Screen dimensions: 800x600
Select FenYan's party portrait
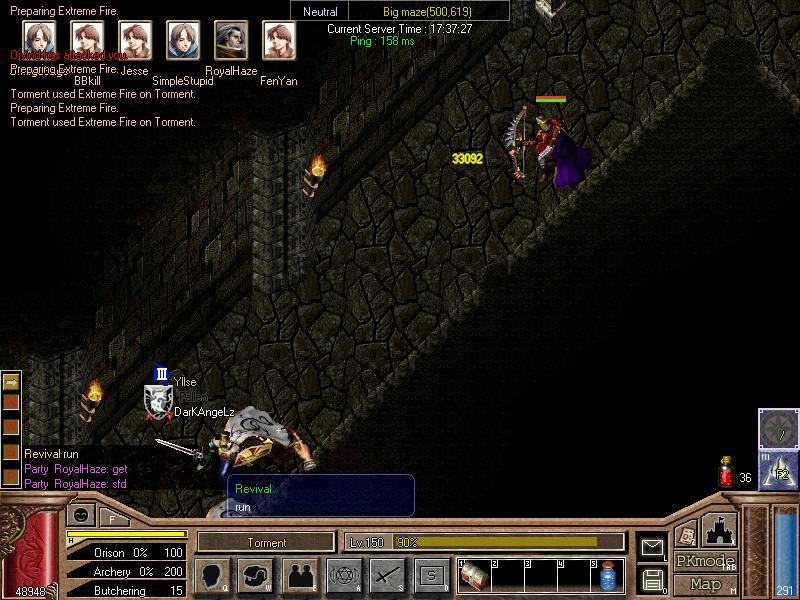click(278, 40)
